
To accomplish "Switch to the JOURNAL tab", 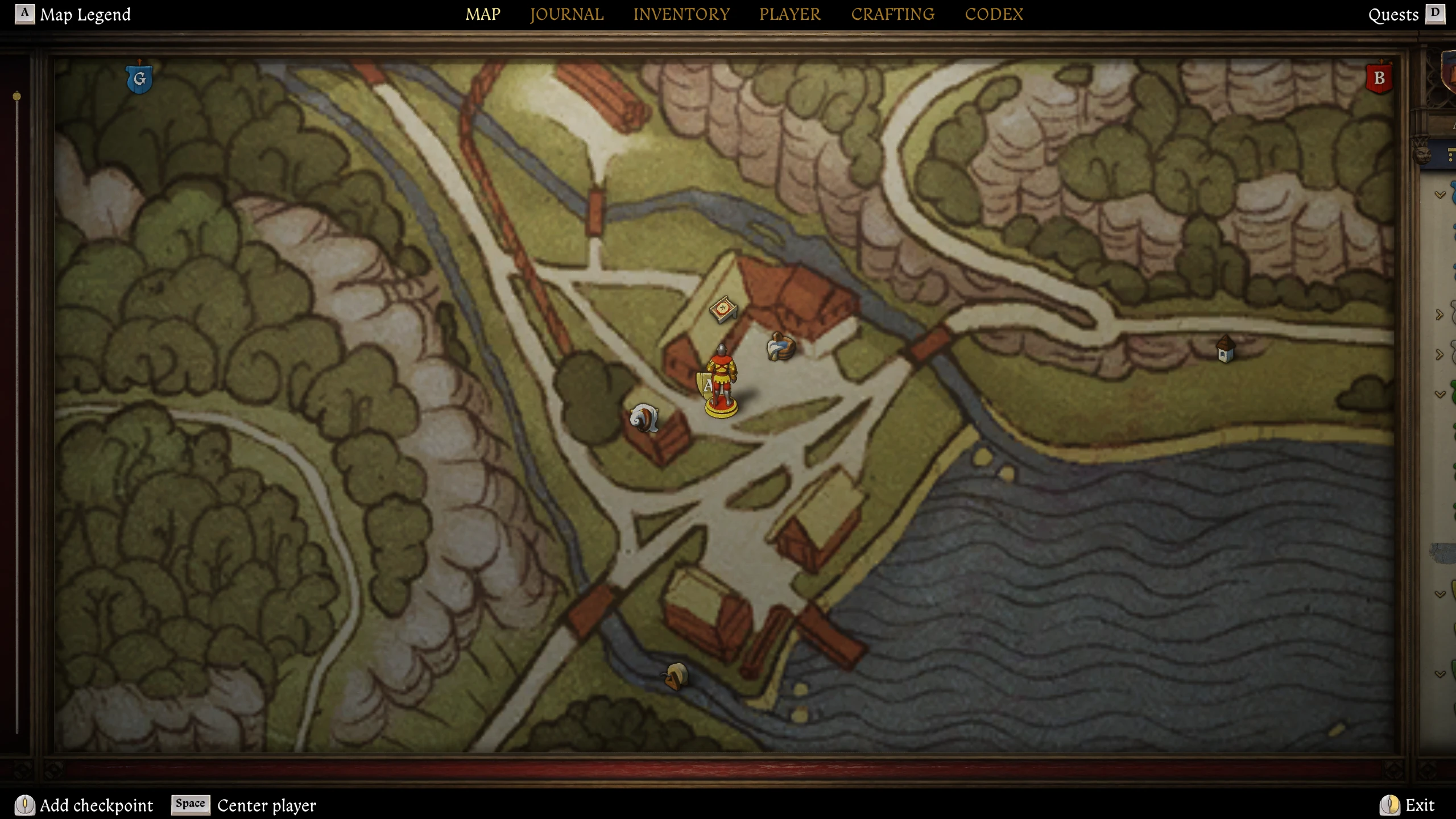I will pyautogui.click(x=566, y=14).
